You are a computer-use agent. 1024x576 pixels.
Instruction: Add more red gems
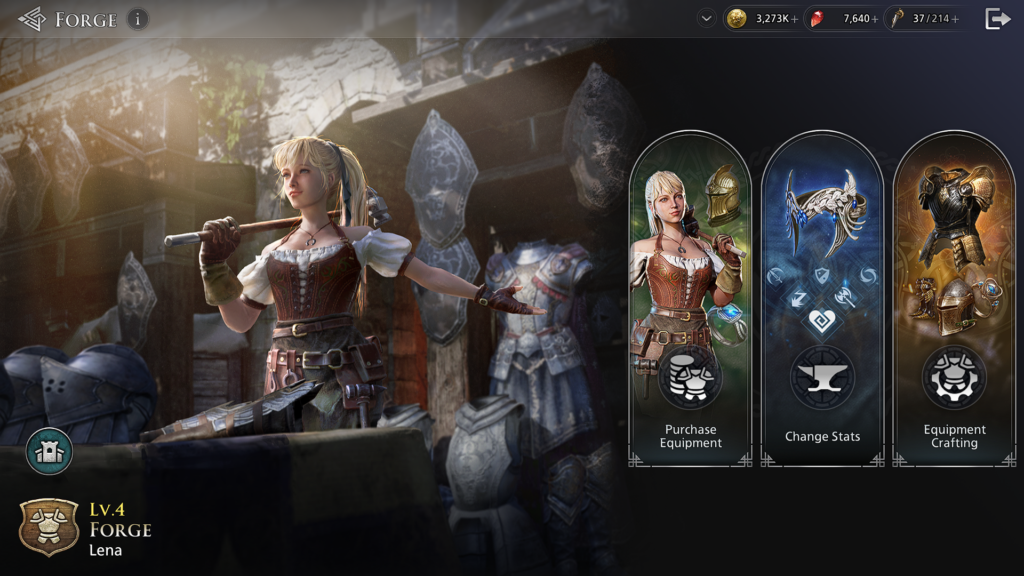(x=875, y=19)
